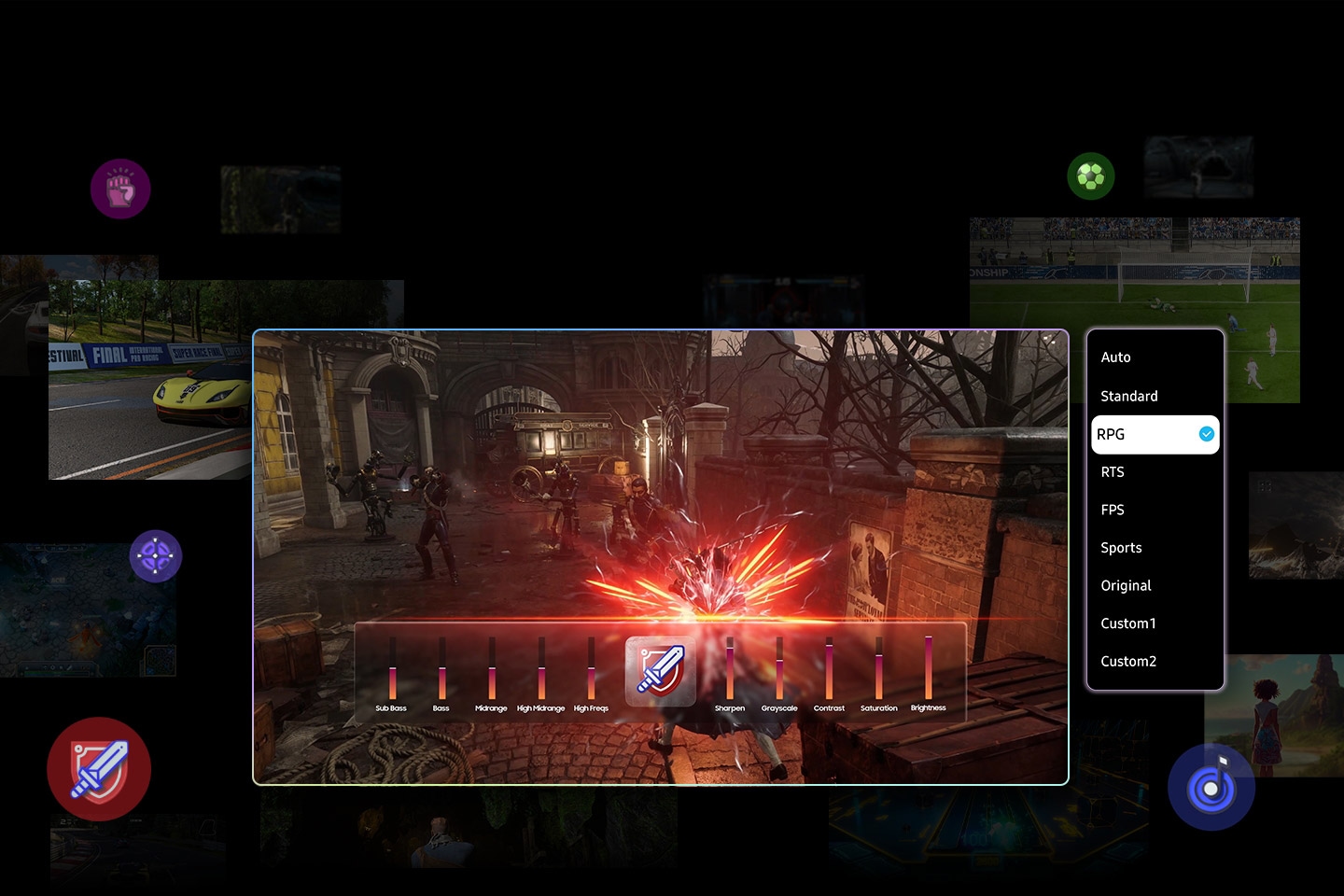This screenshot has width=1344, height=896.
Task: Click the Brightness slider
Action: (928, 665)
